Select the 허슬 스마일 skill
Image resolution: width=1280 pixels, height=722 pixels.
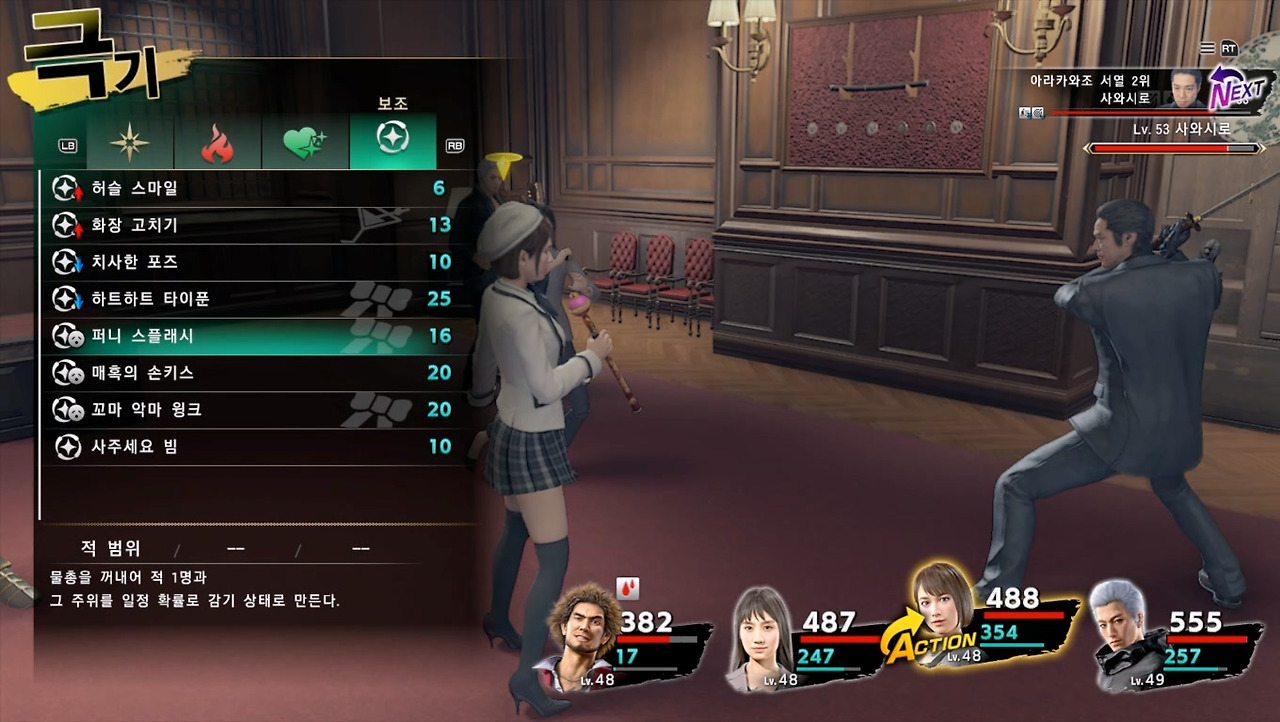250,188
